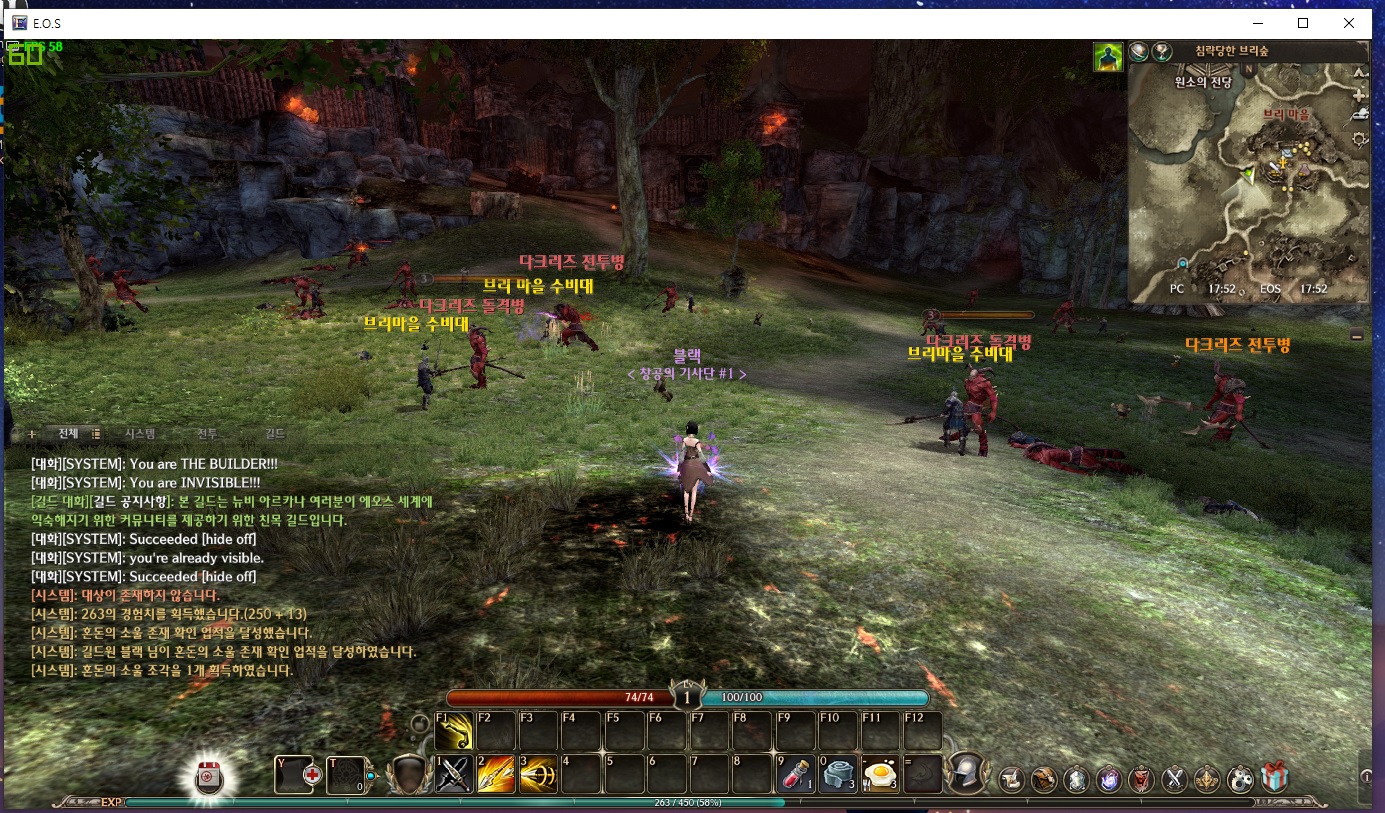Select the 길드 chat tab

pos(275,434)
